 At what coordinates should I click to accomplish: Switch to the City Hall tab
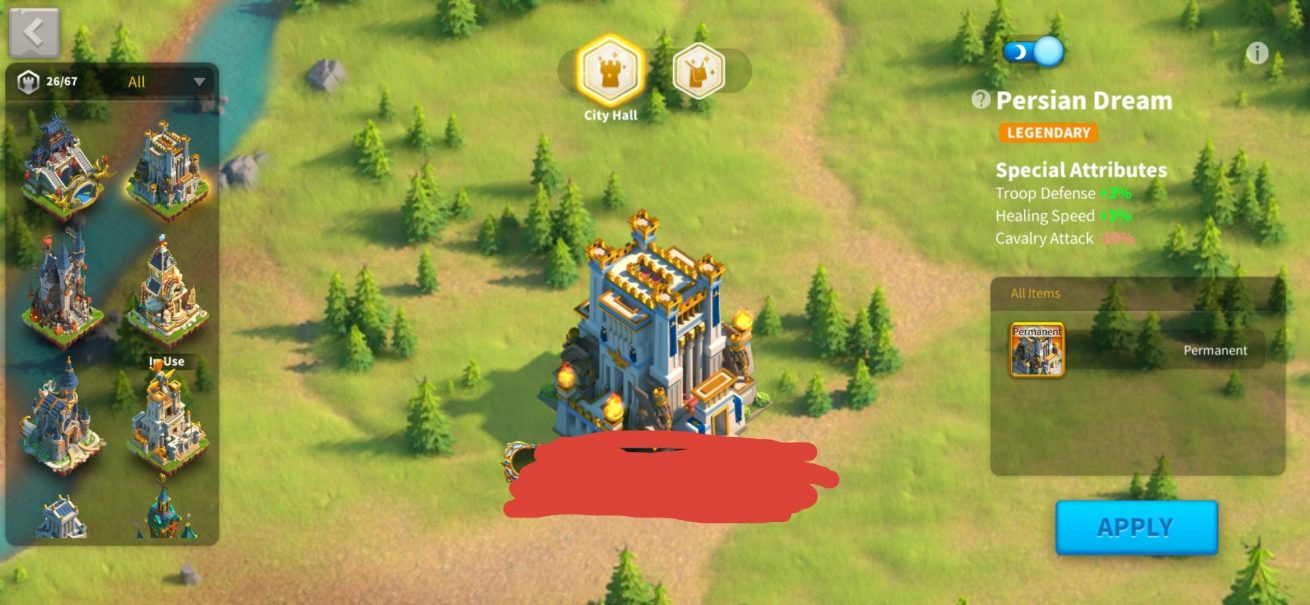click(x=610, y=70)
